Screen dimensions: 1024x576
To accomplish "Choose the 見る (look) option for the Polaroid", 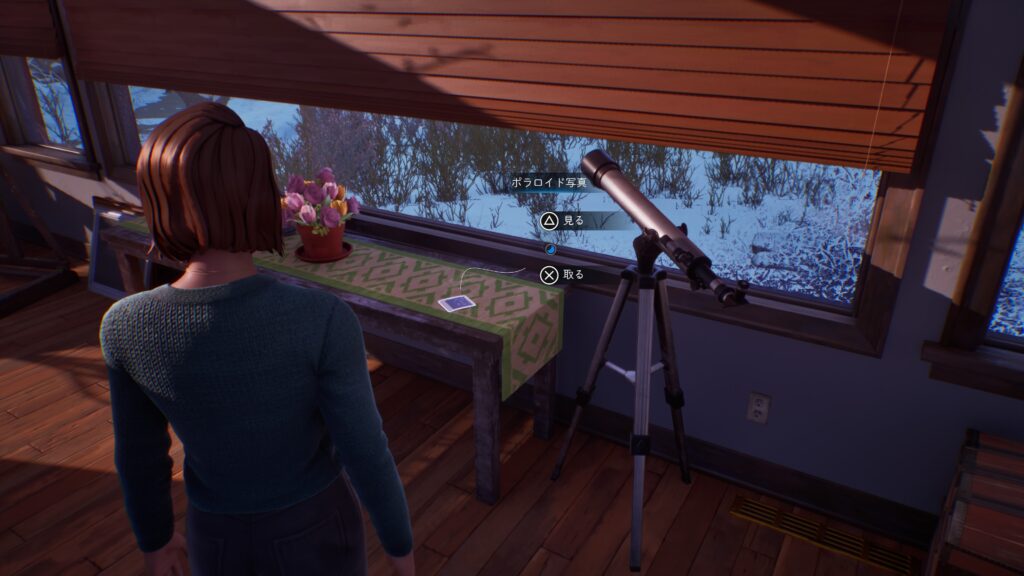I will point(562,221).
